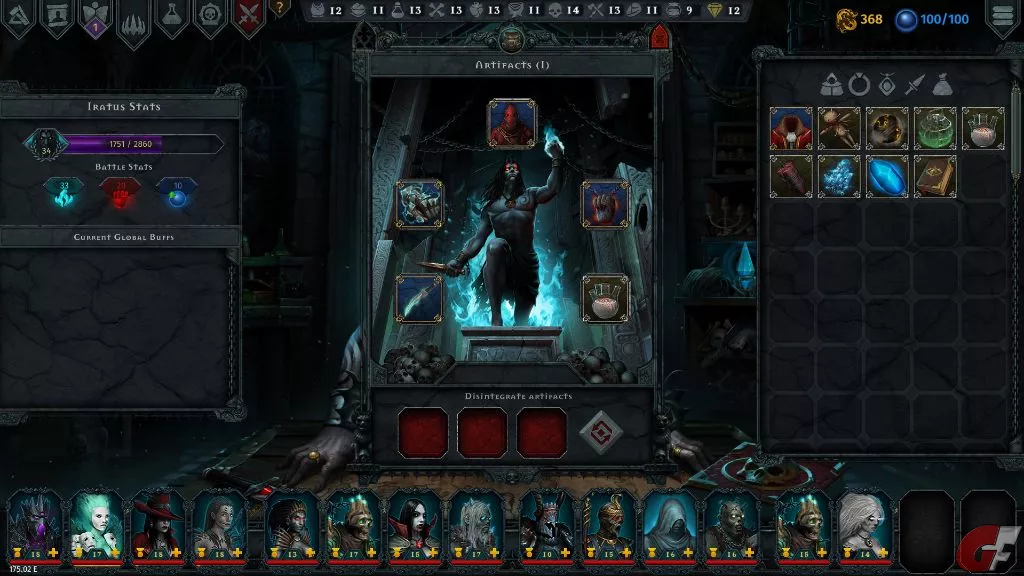Select the brown spellbook artifact
Image resolution: width=1024 pixels, height=576 pixels.
pyautogui.click(x=934, y=176)
